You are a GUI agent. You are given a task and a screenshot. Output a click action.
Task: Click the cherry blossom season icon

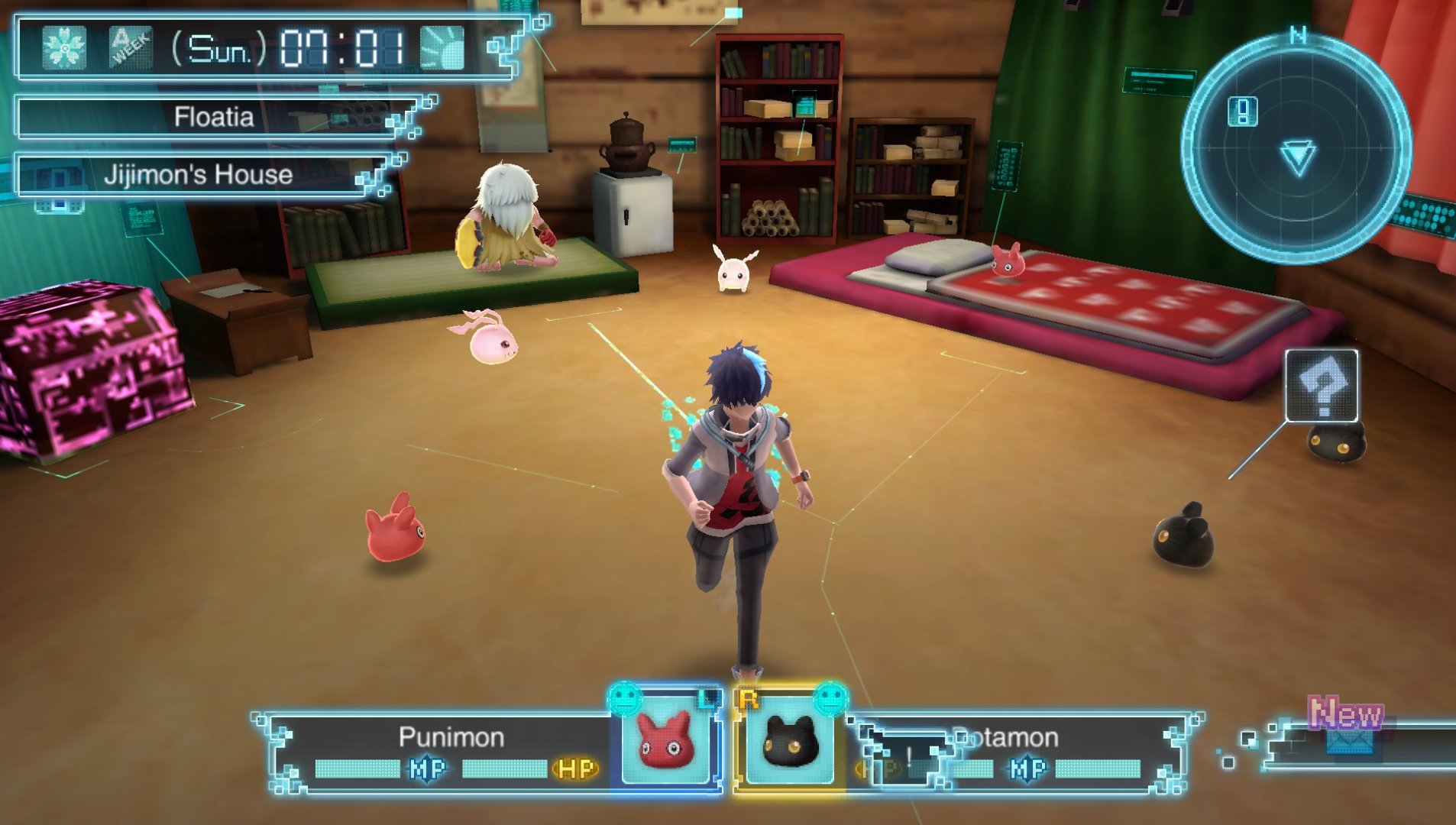pos(64,47)
